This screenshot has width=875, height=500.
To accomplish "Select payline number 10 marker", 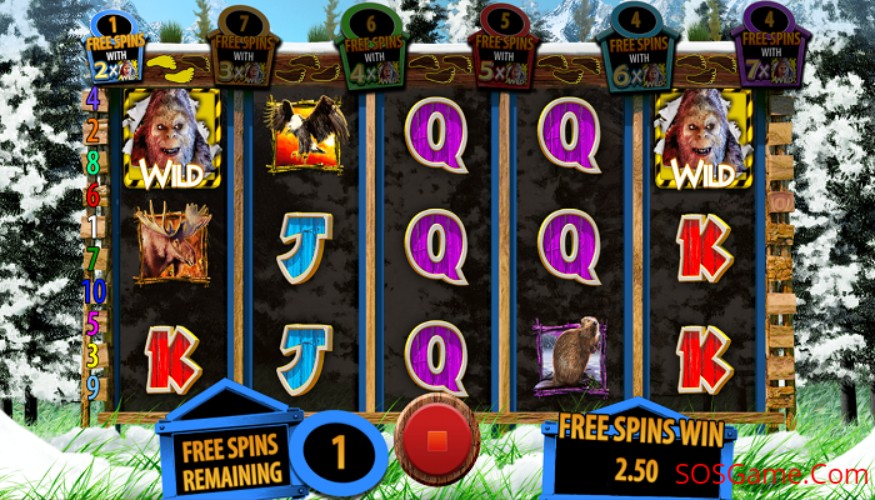I will tap(93, 292).
